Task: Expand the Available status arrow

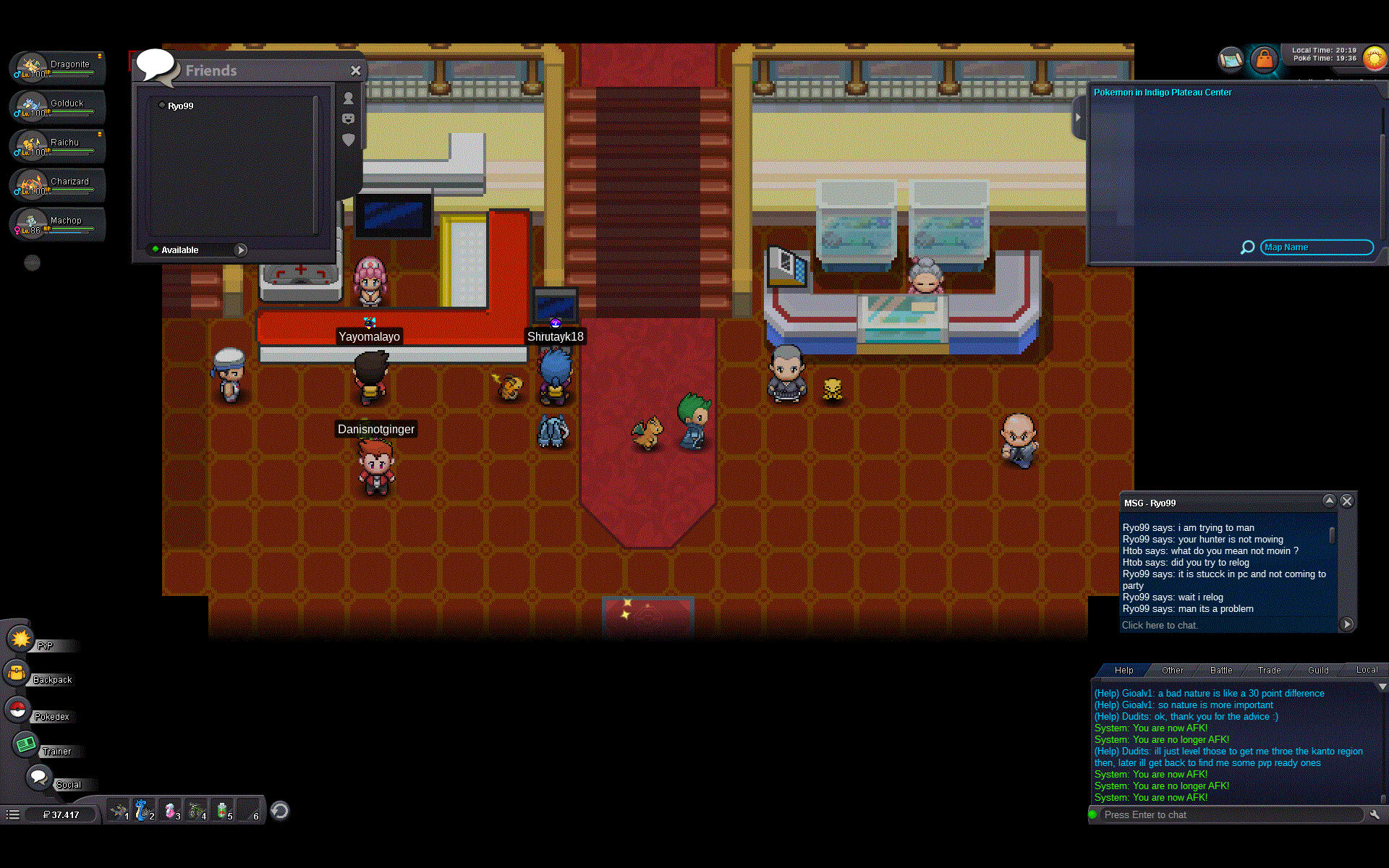Action: coord(240,250)
